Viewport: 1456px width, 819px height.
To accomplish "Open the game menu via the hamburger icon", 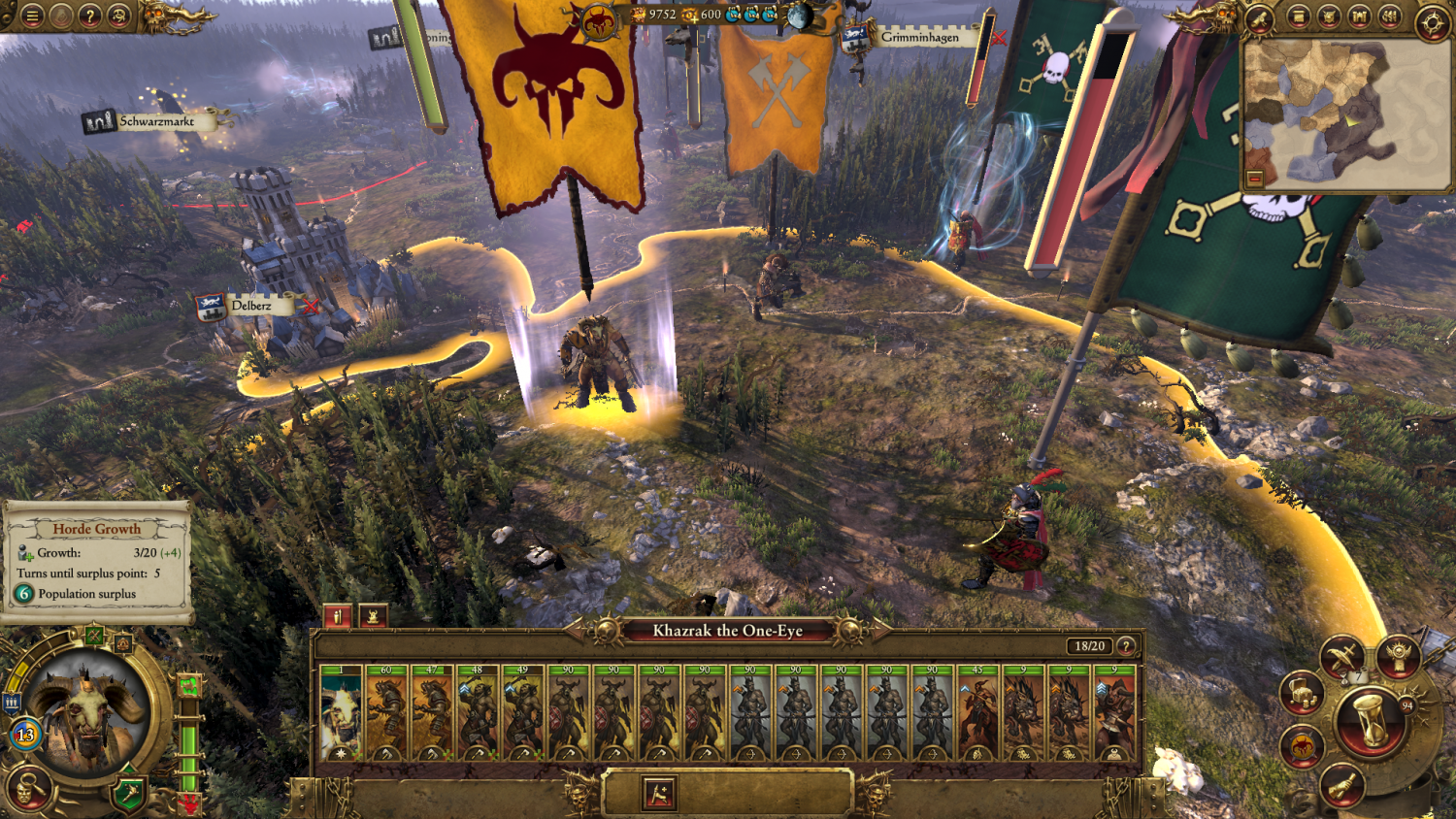I will [31, 16].
